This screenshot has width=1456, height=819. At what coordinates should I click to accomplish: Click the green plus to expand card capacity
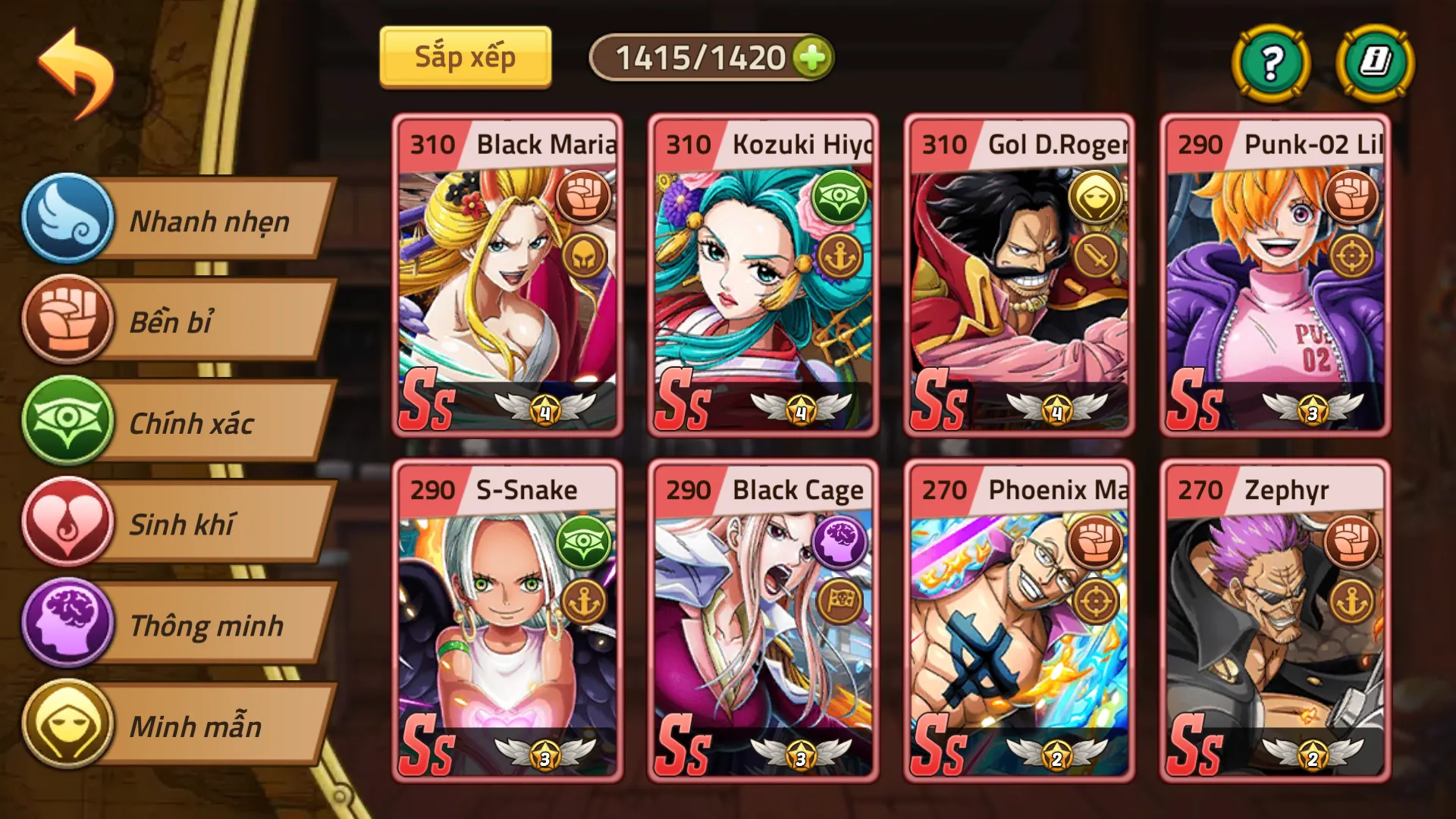[811, 56]
